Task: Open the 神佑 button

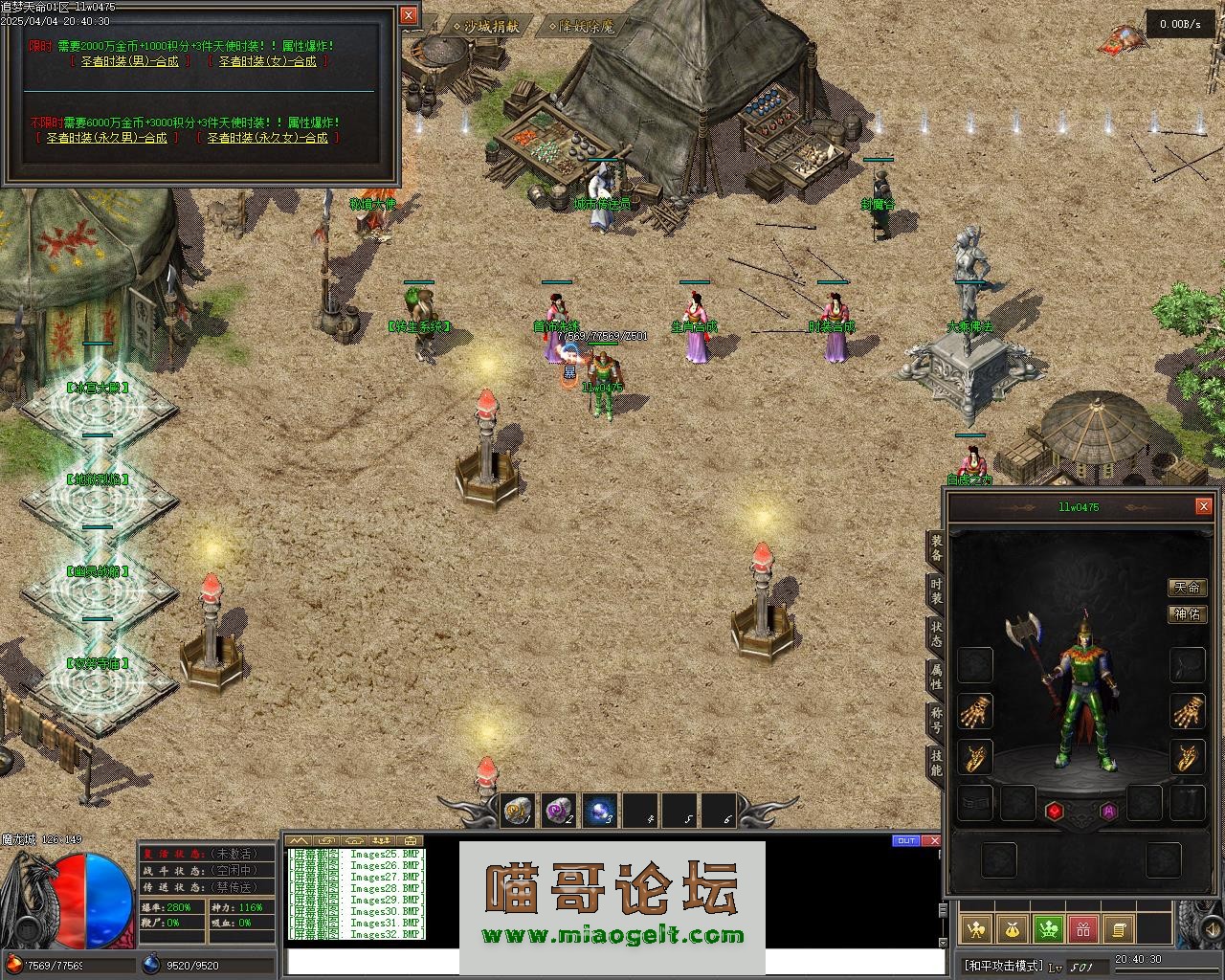Action: point(1187,613)
